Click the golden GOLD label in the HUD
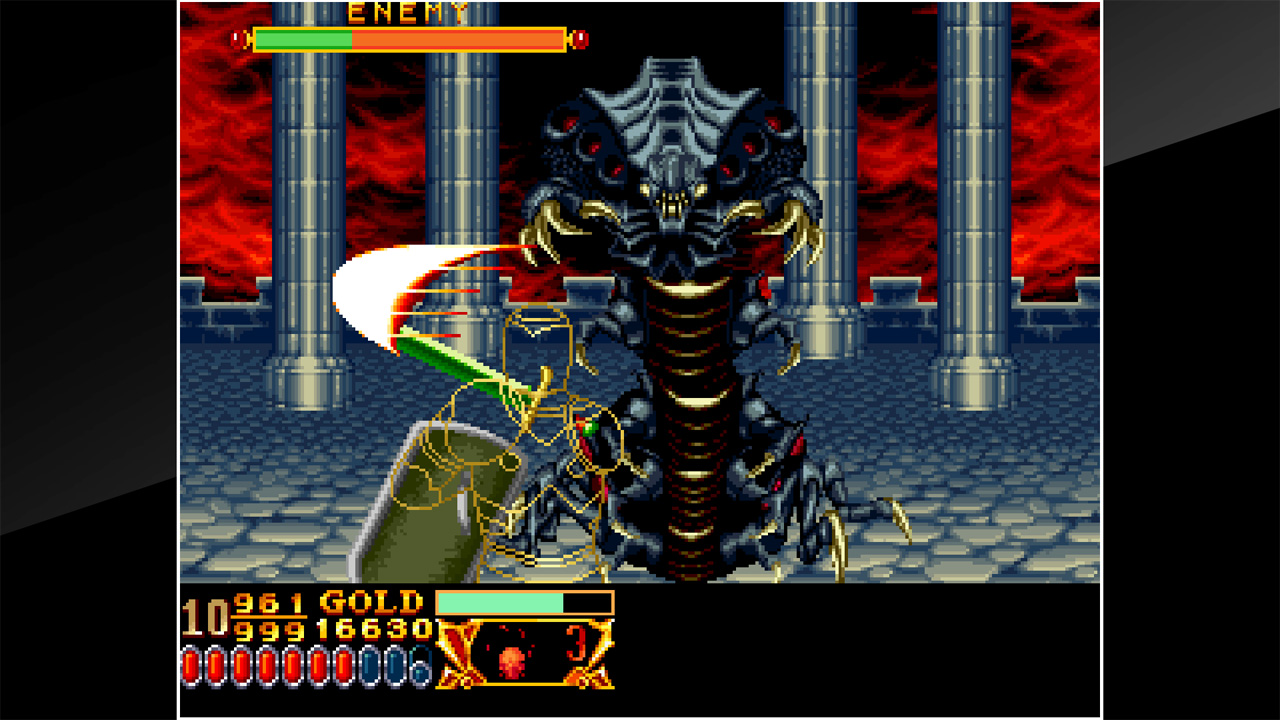This screenshot has width=1280, height=720. coord(371,603)
